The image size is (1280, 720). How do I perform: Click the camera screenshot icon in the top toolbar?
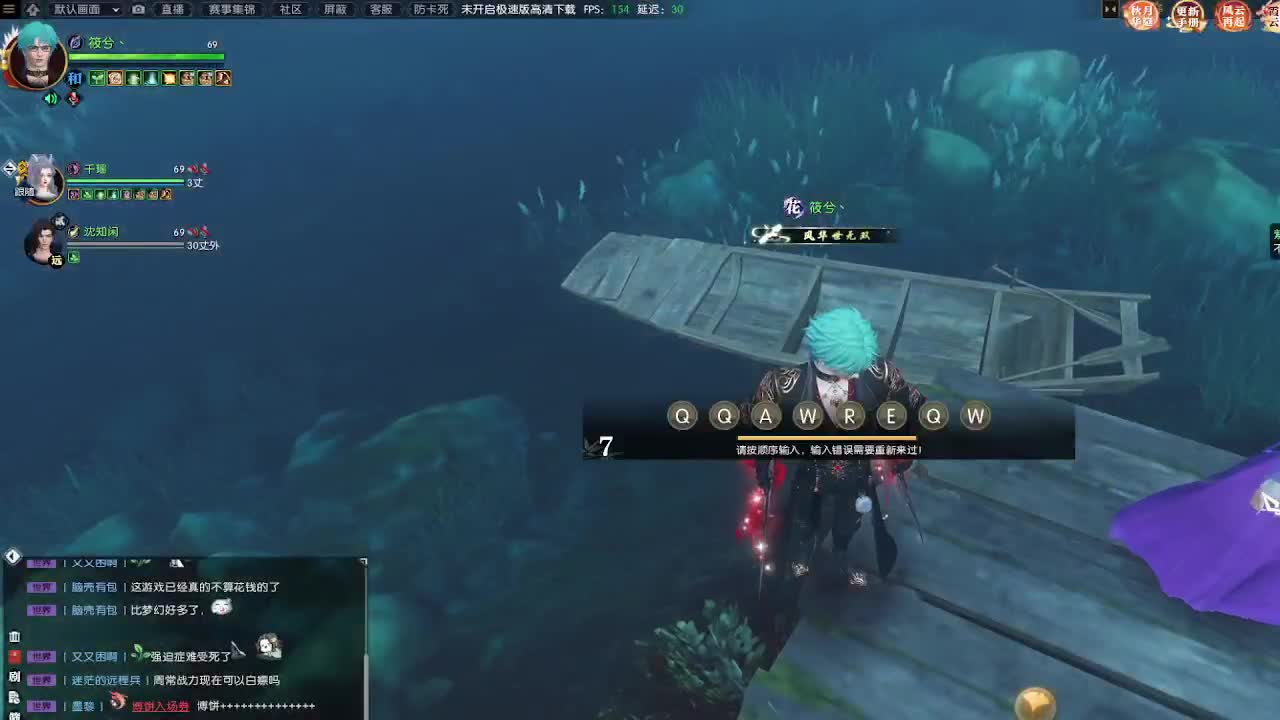(139, 10)
